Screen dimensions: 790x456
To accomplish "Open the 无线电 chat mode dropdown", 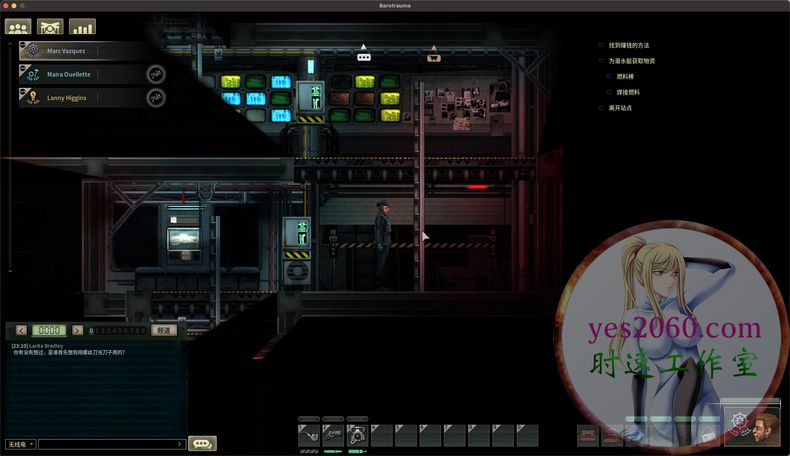I will 20,443.
